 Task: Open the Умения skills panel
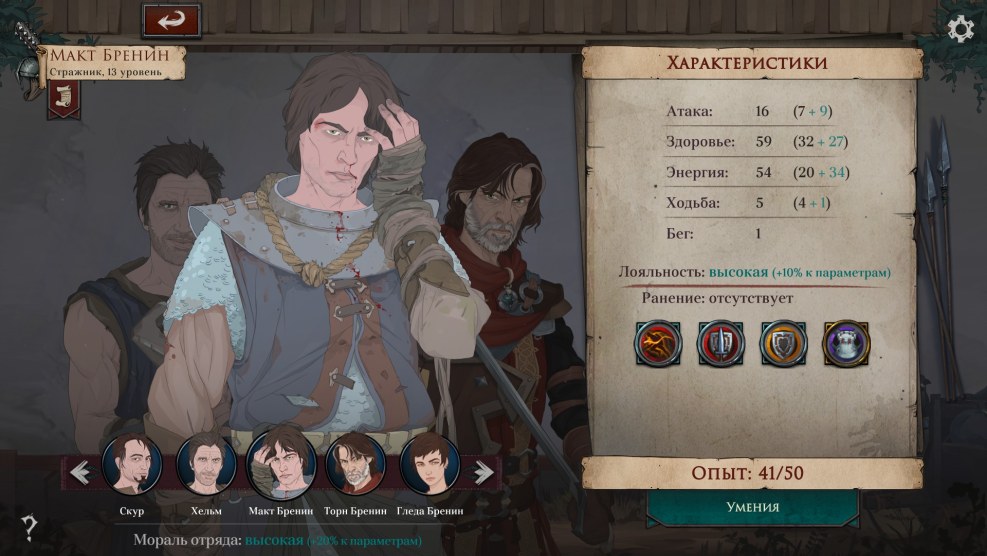point(752,507)
